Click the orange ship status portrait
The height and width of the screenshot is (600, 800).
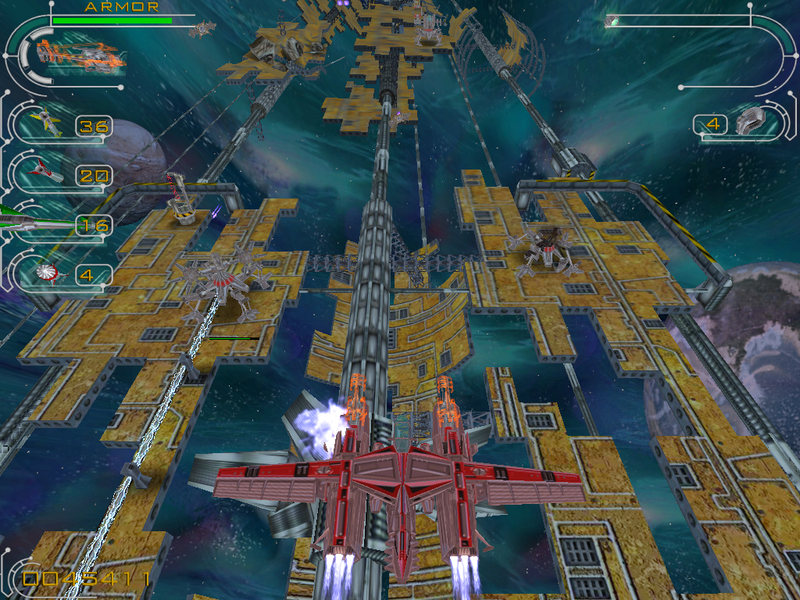(x=80, y=53)
